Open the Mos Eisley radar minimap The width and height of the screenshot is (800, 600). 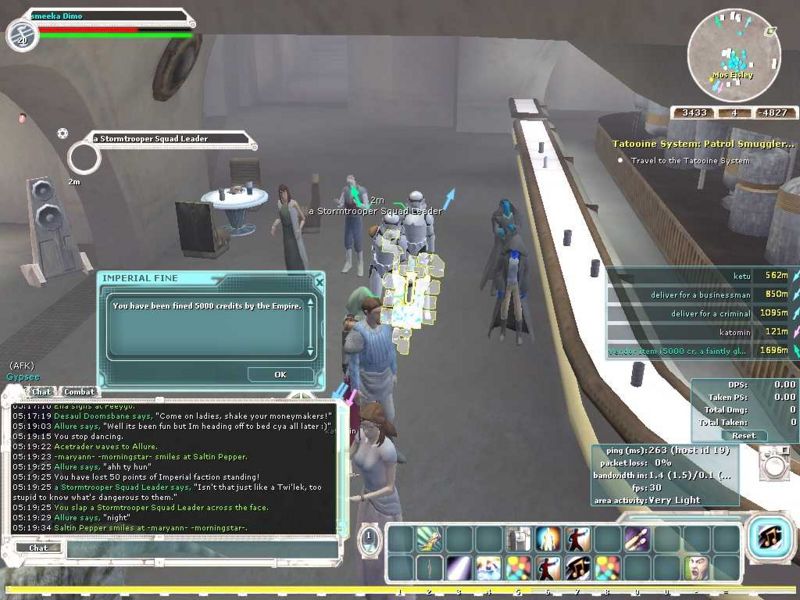pos(734,55)
